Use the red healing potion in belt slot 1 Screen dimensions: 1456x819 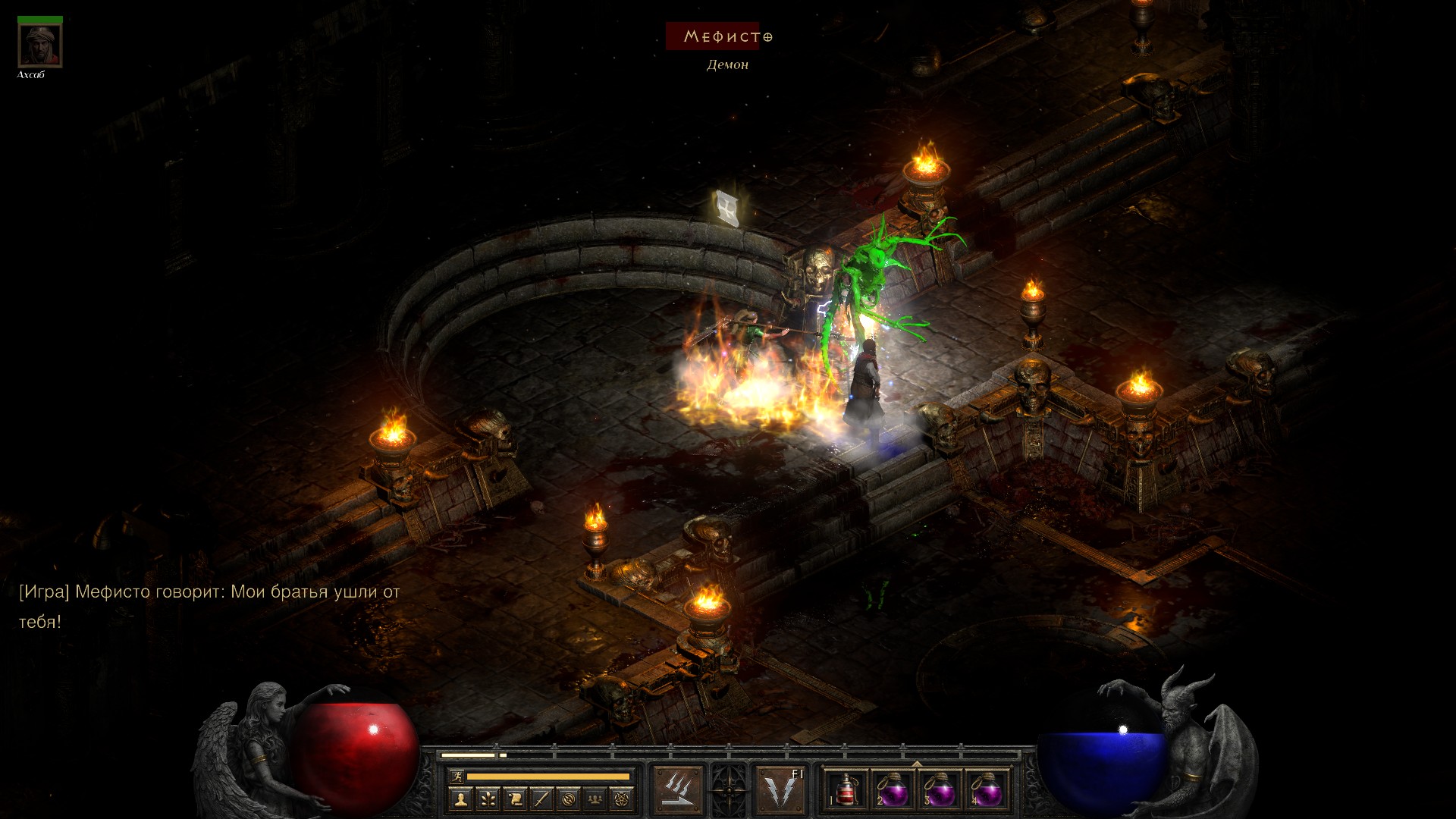(x=846, y=790)
